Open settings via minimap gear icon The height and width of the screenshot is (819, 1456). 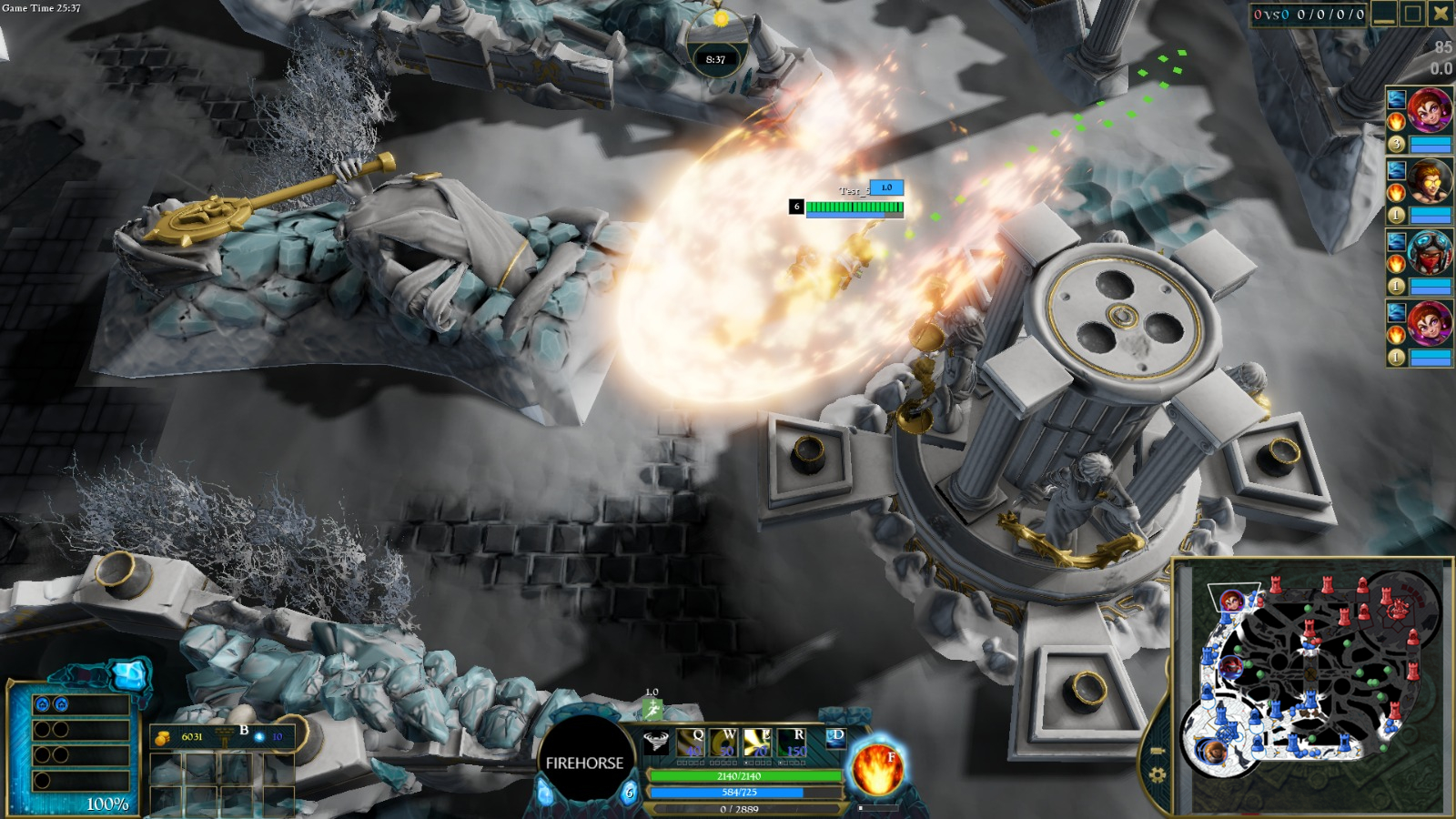tap(1157, 774)
